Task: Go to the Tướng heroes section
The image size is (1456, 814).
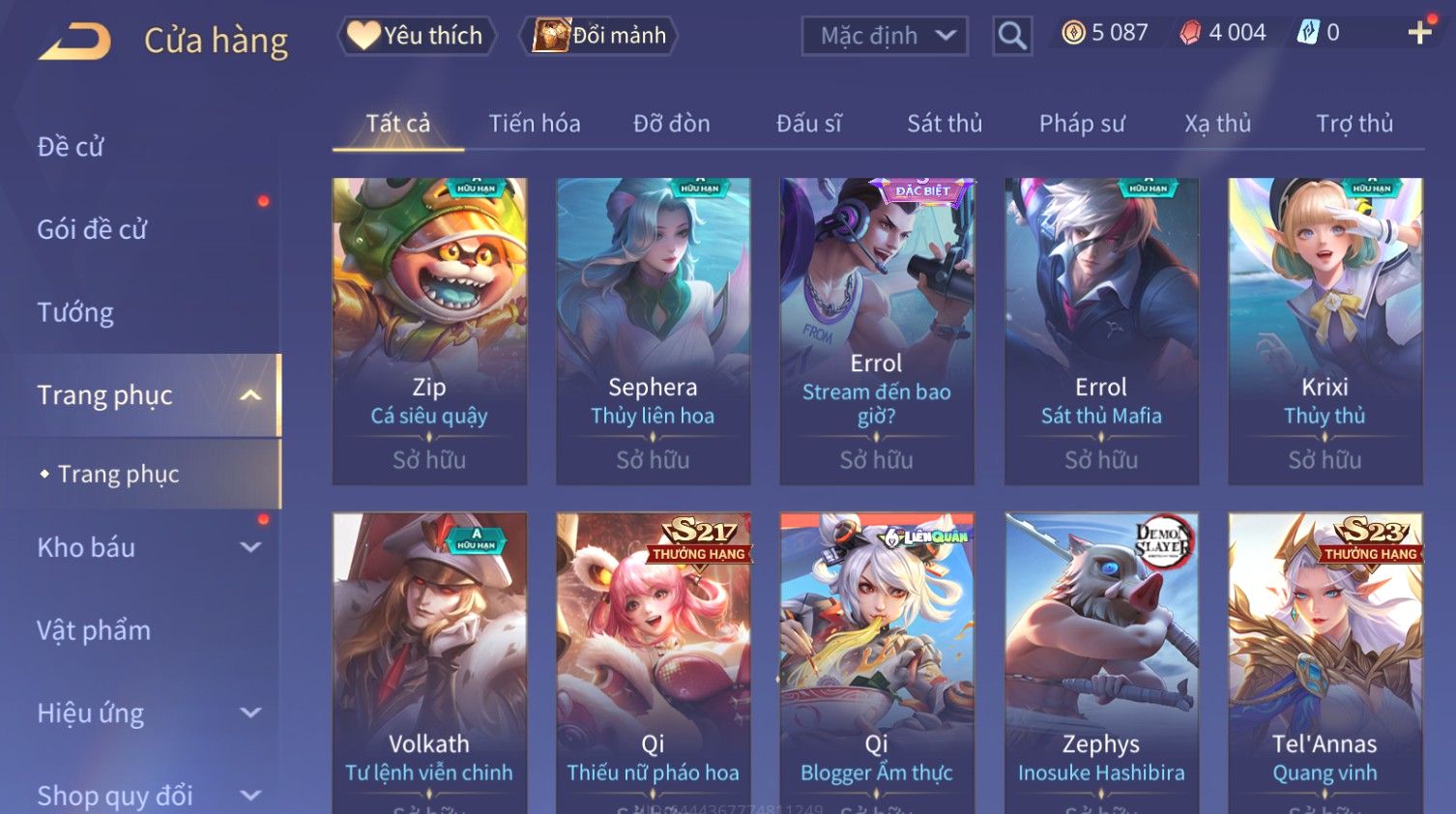Action: point(75,312)
